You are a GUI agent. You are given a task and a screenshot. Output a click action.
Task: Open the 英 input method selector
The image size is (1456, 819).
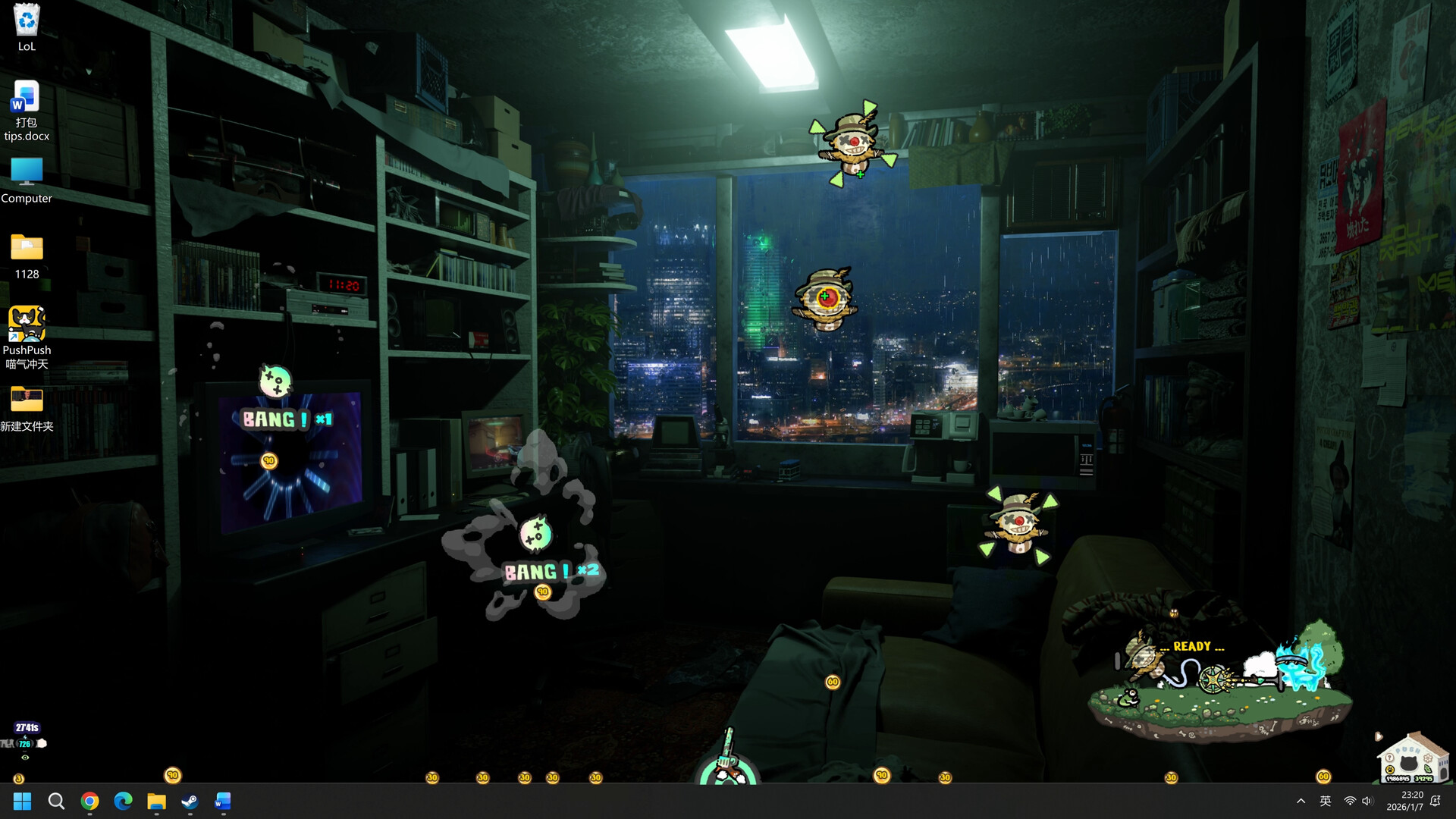pos(1326,801)
